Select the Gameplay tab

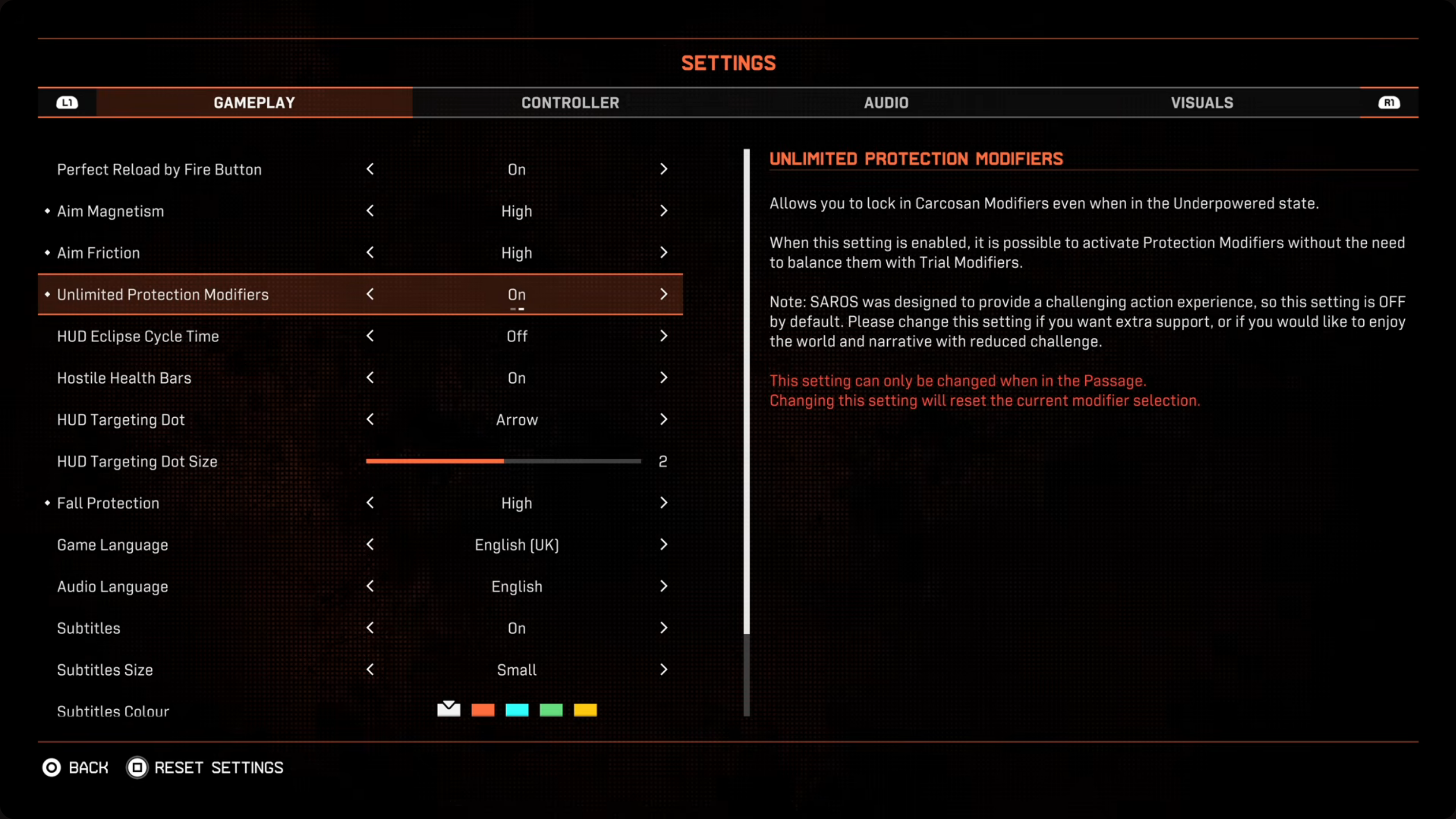(254, 103)
